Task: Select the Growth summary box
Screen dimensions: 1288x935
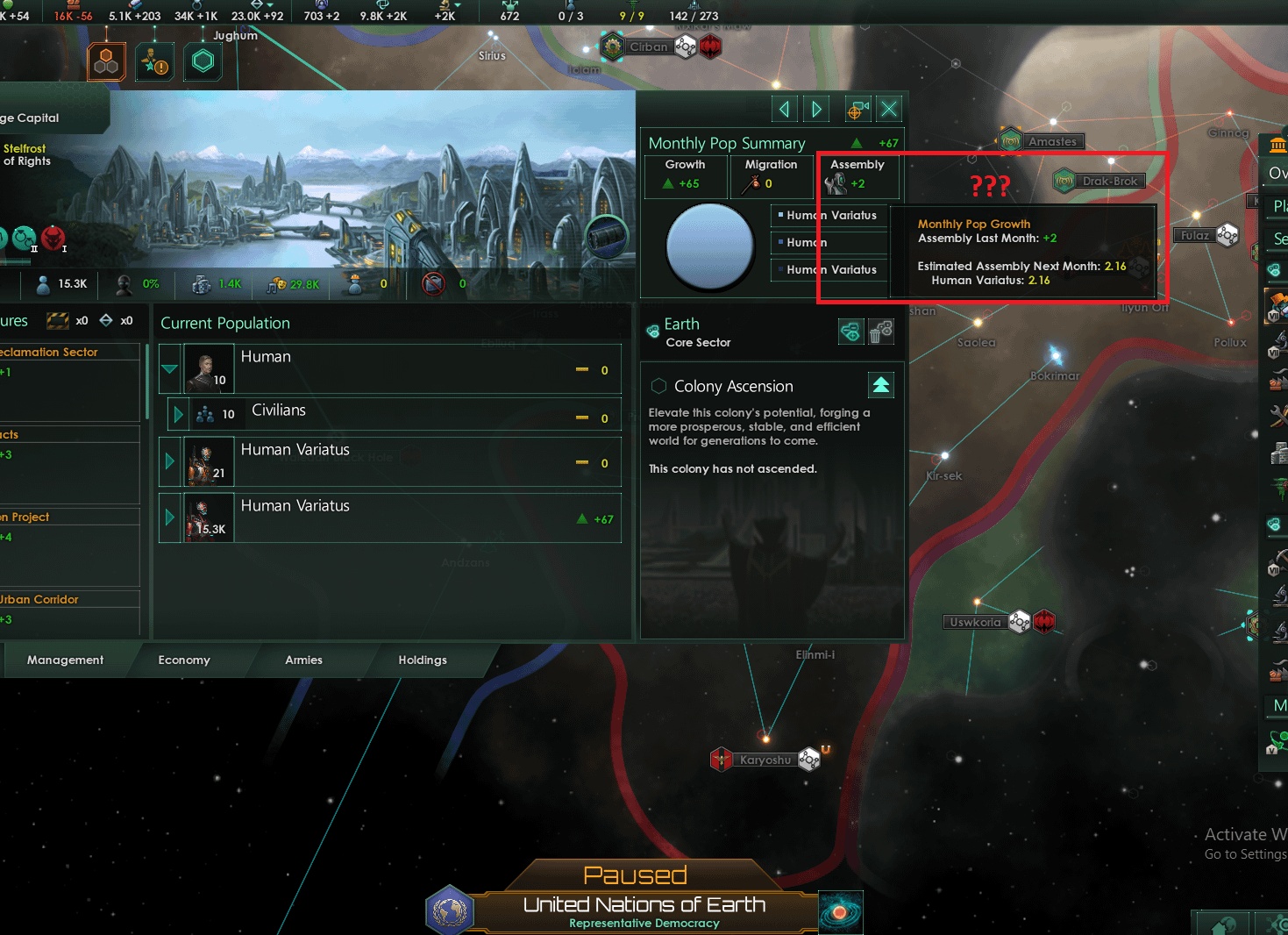Action: point(686,175)
